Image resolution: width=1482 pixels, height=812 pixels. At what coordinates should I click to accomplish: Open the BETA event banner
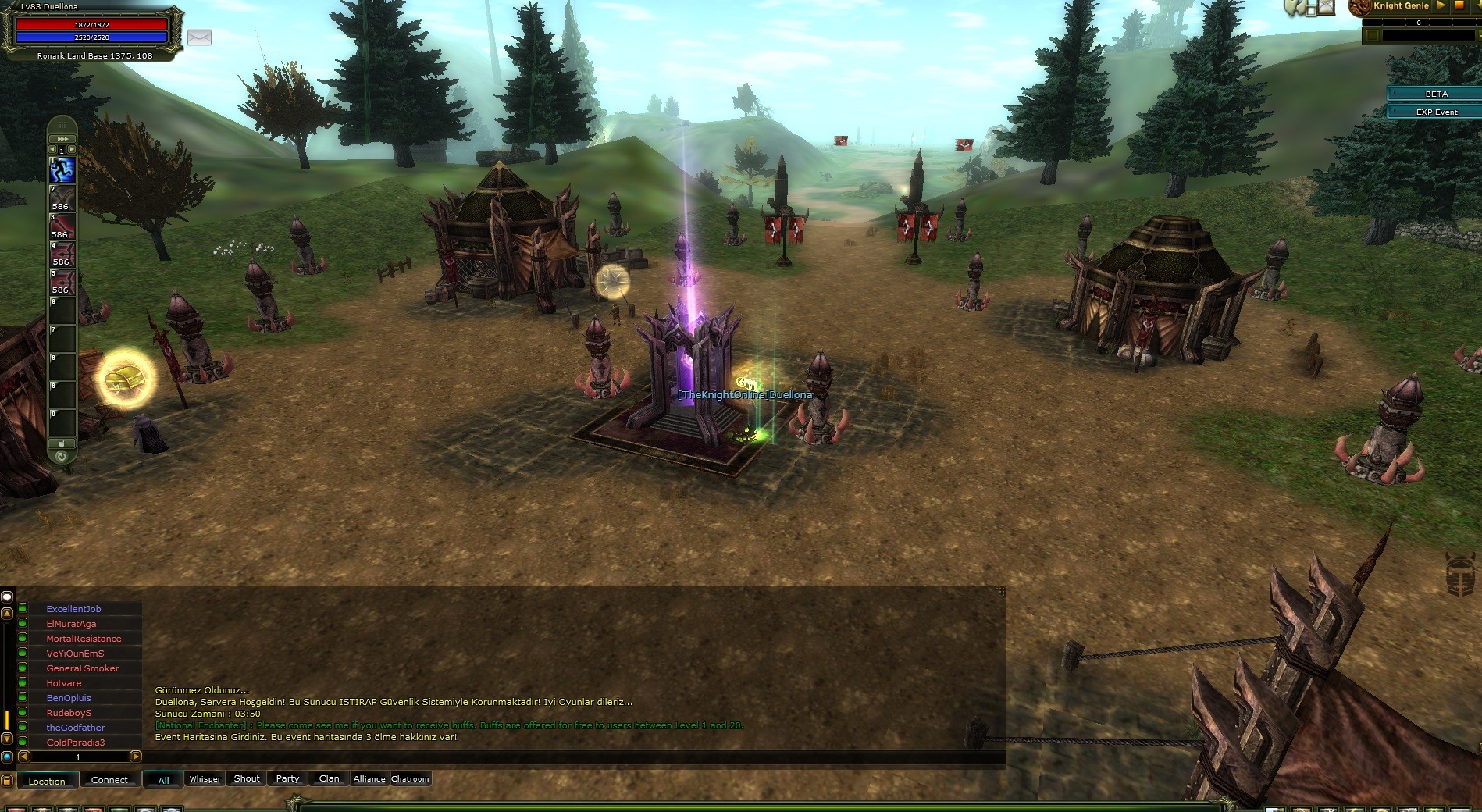1436,94
